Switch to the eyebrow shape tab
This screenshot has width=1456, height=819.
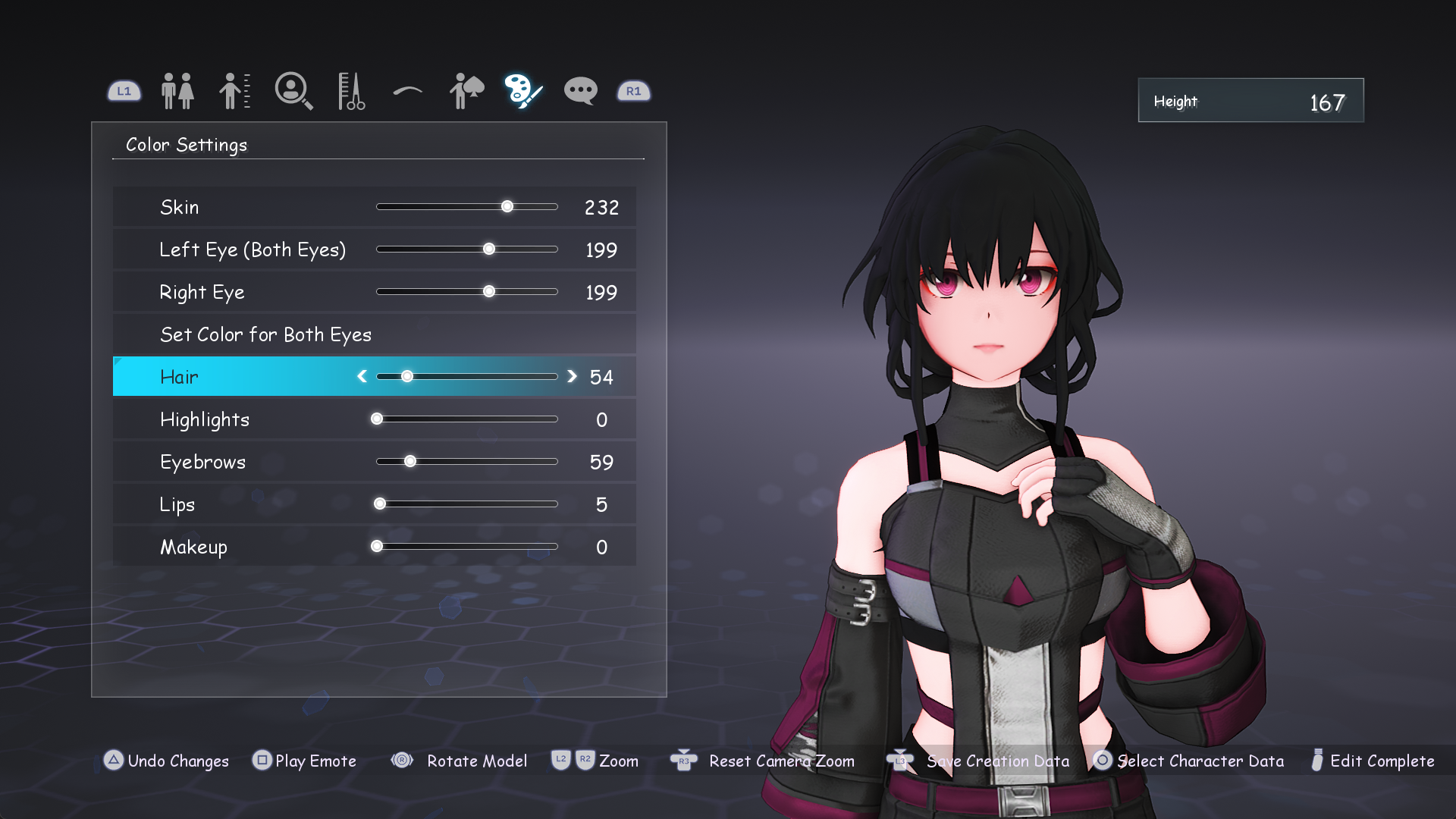[x=408, y=92]
